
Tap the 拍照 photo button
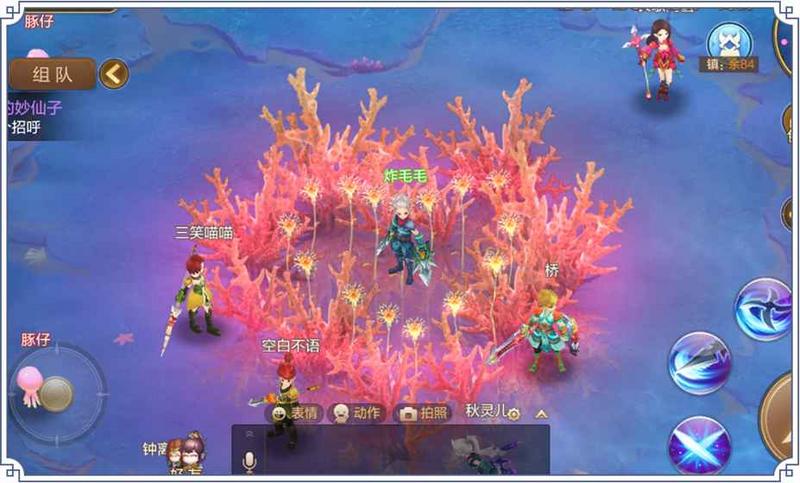click(x=424, y=413)
